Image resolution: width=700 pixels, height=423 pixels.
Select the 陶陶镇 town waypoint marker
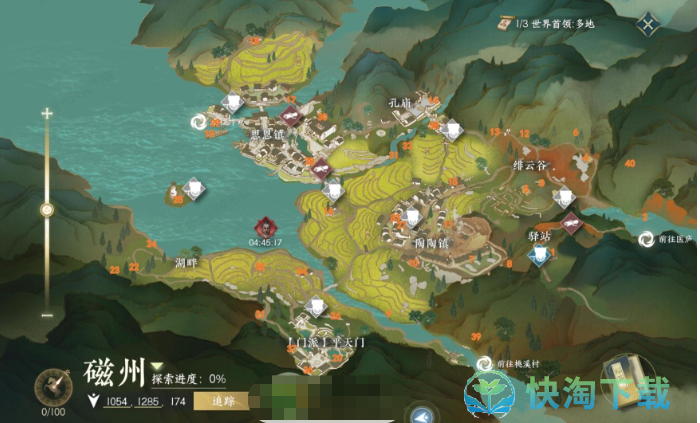tap(411, 217)
